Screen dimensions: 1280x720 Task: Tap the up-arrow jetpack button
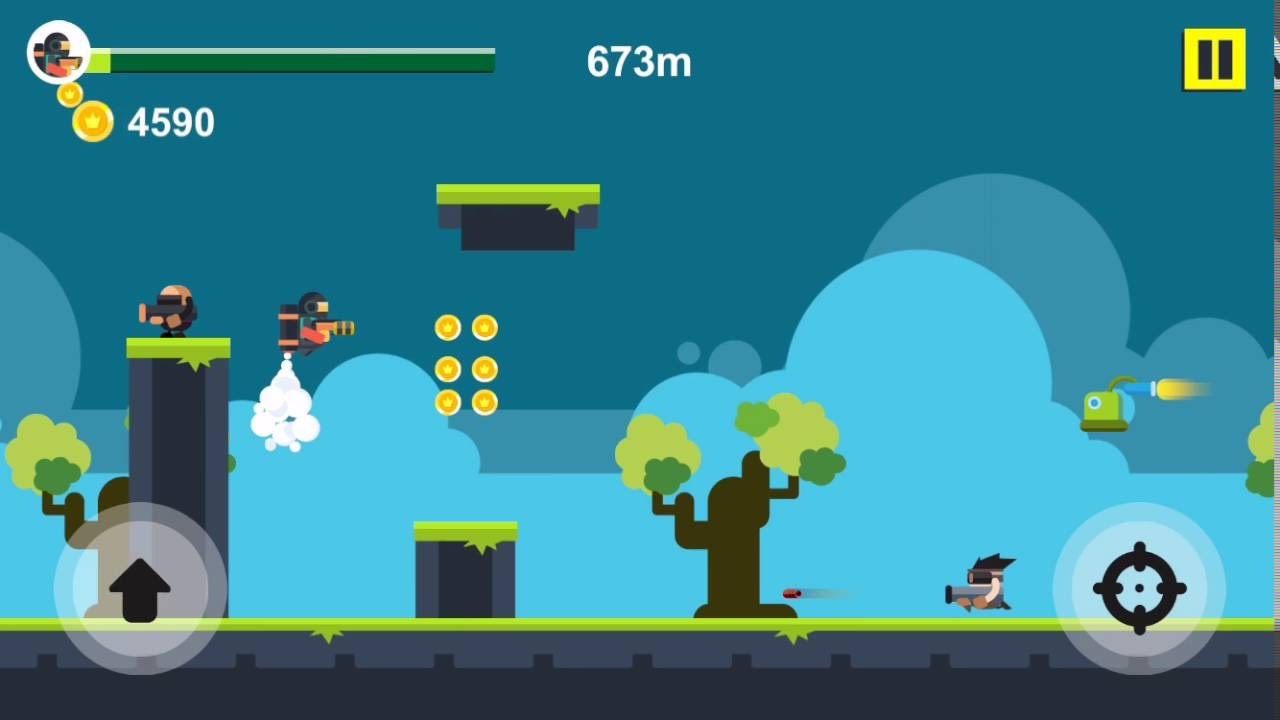(140, 588)
